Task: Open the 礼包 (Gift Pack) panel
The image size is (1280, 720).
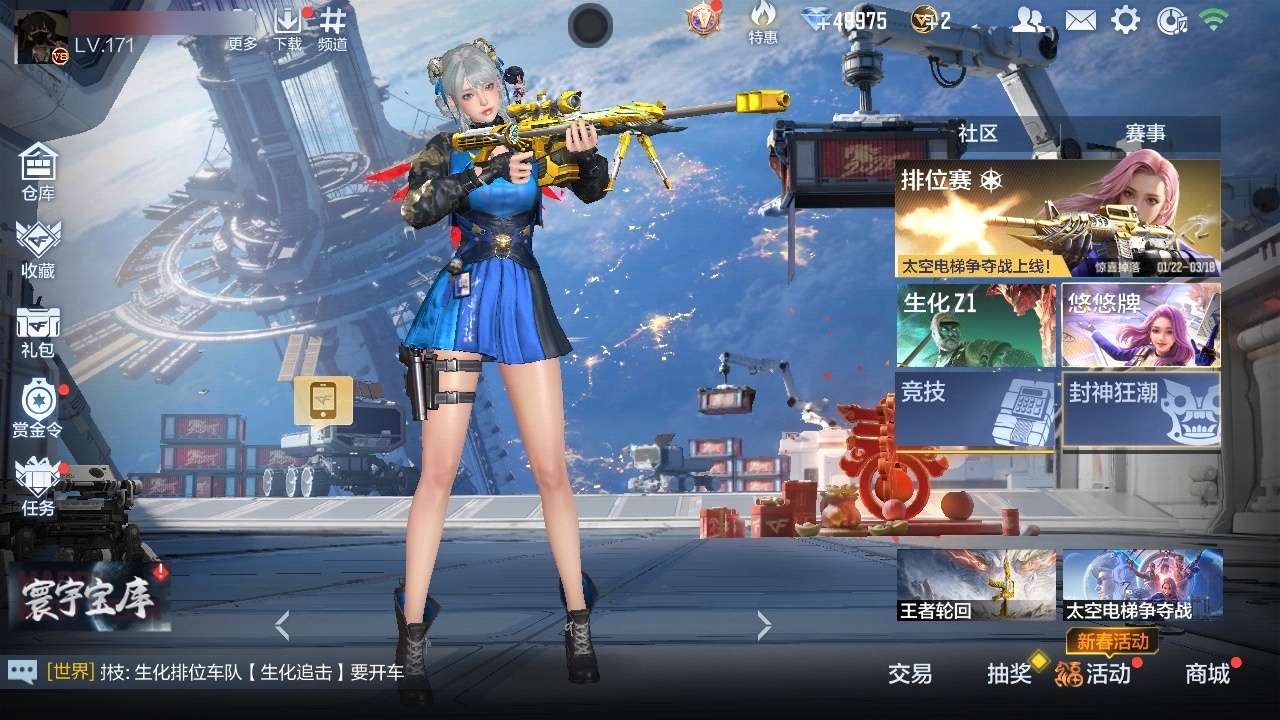Action: pos(37,332)
